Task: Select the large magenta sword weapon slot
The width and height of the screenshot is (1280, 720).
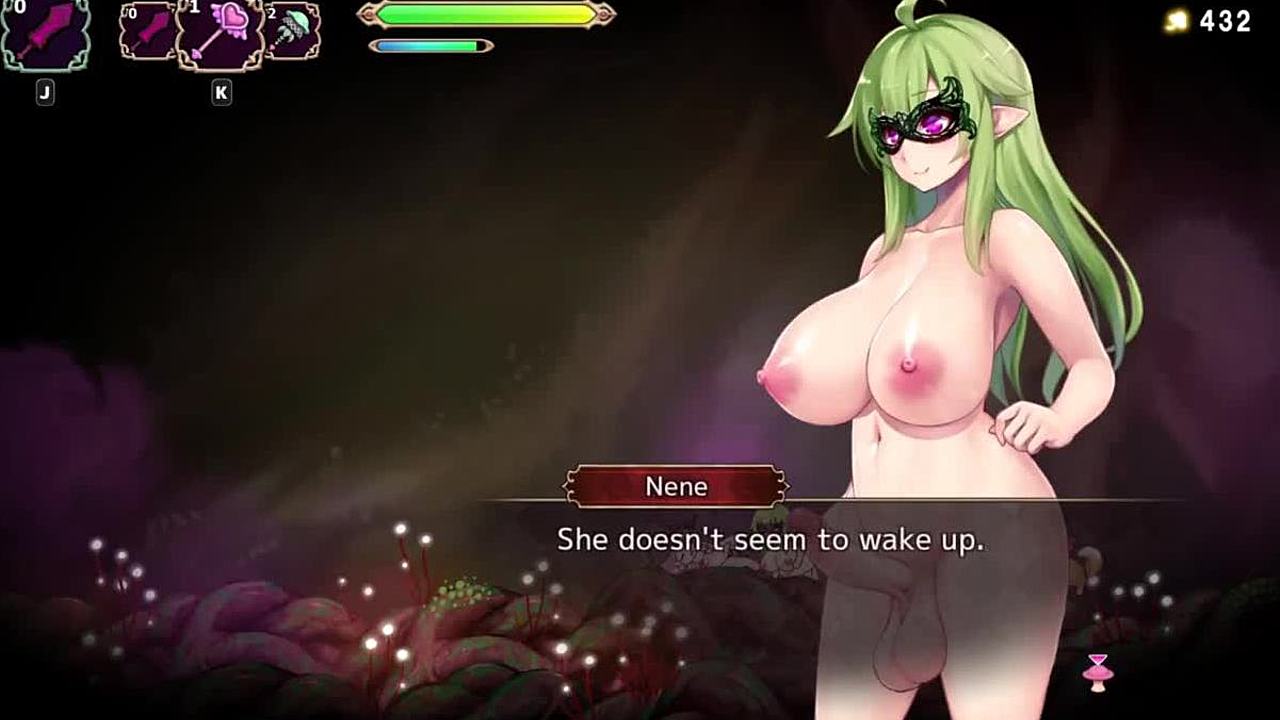Action: click(x=45, y=32)
